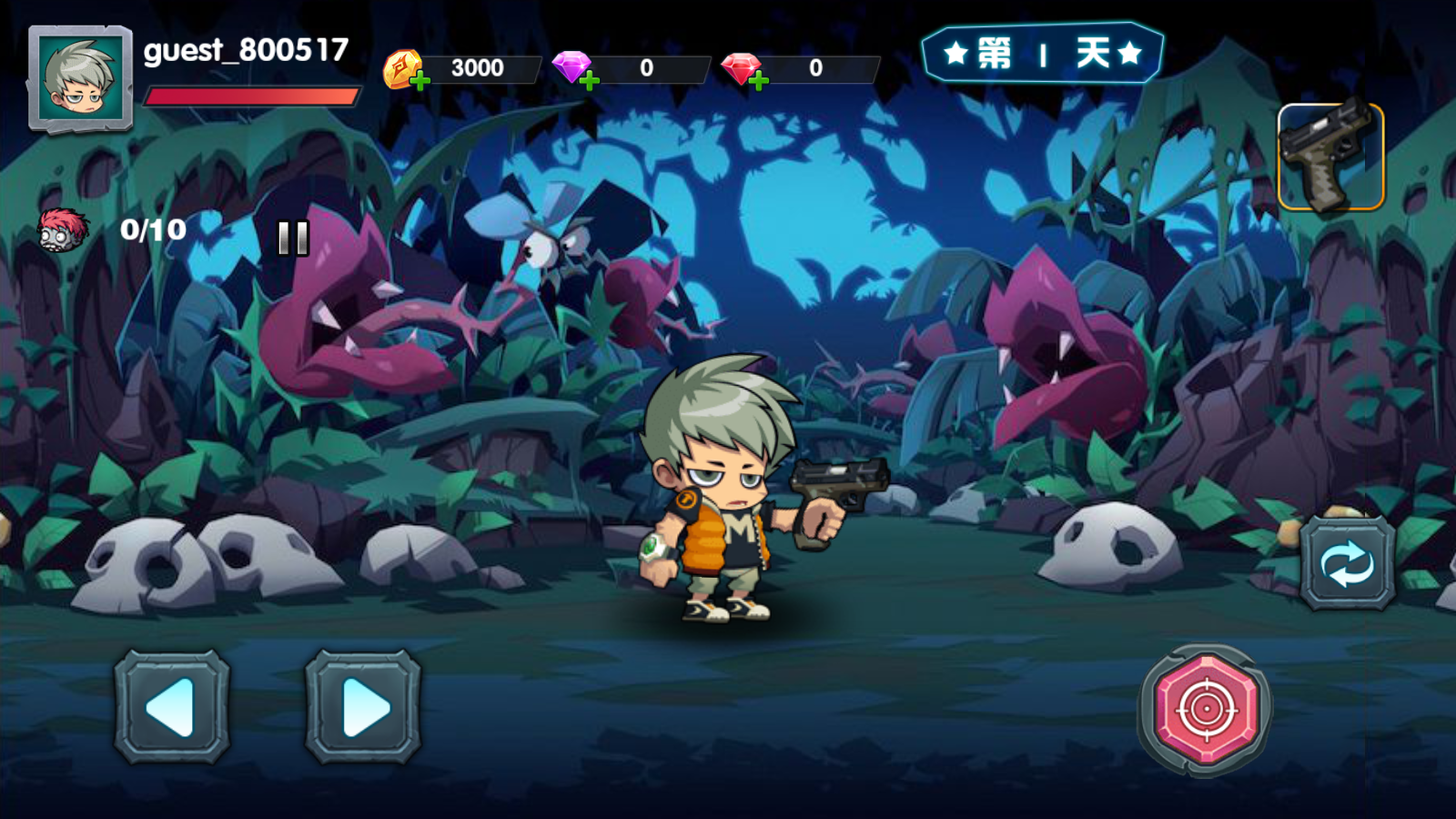Pause the game
This screenshot has width=1456, height=819.
coord(292,239)
